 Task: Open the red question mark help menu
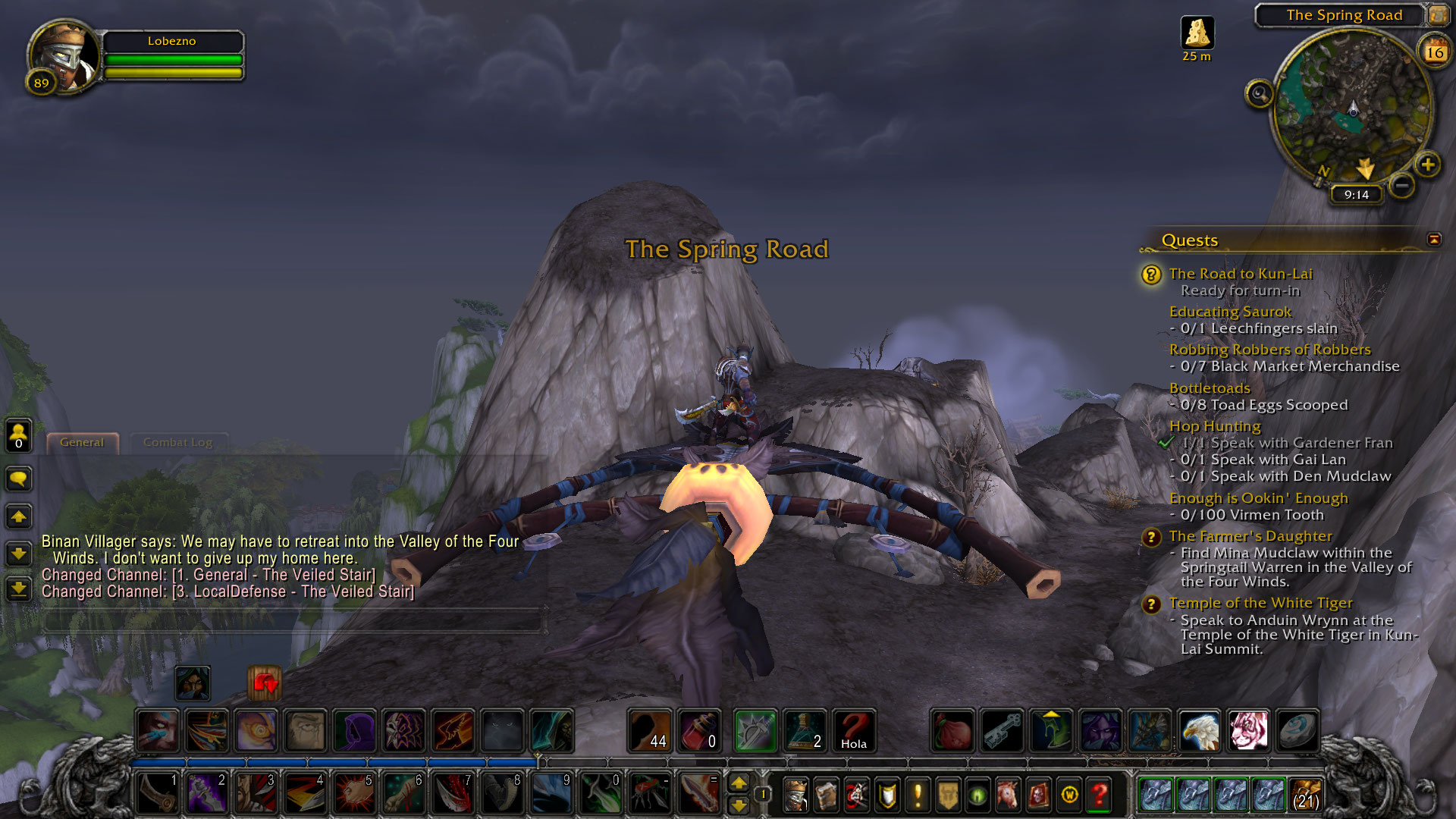tap(1099, 795)
